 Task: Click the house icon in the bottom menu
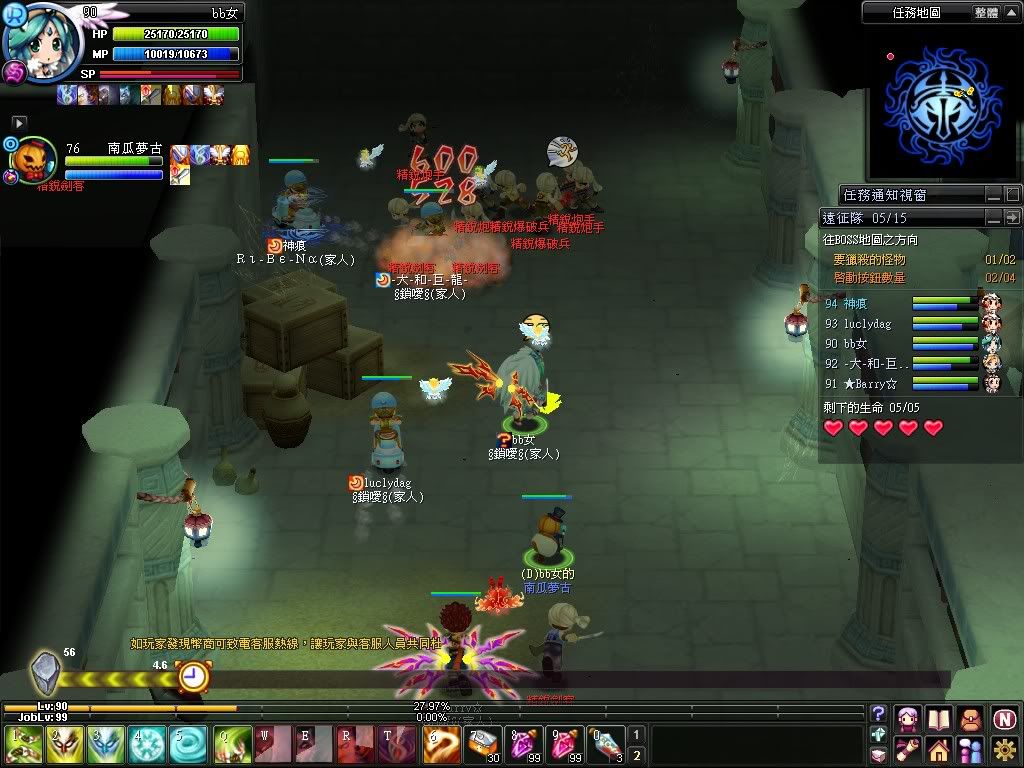938,748
